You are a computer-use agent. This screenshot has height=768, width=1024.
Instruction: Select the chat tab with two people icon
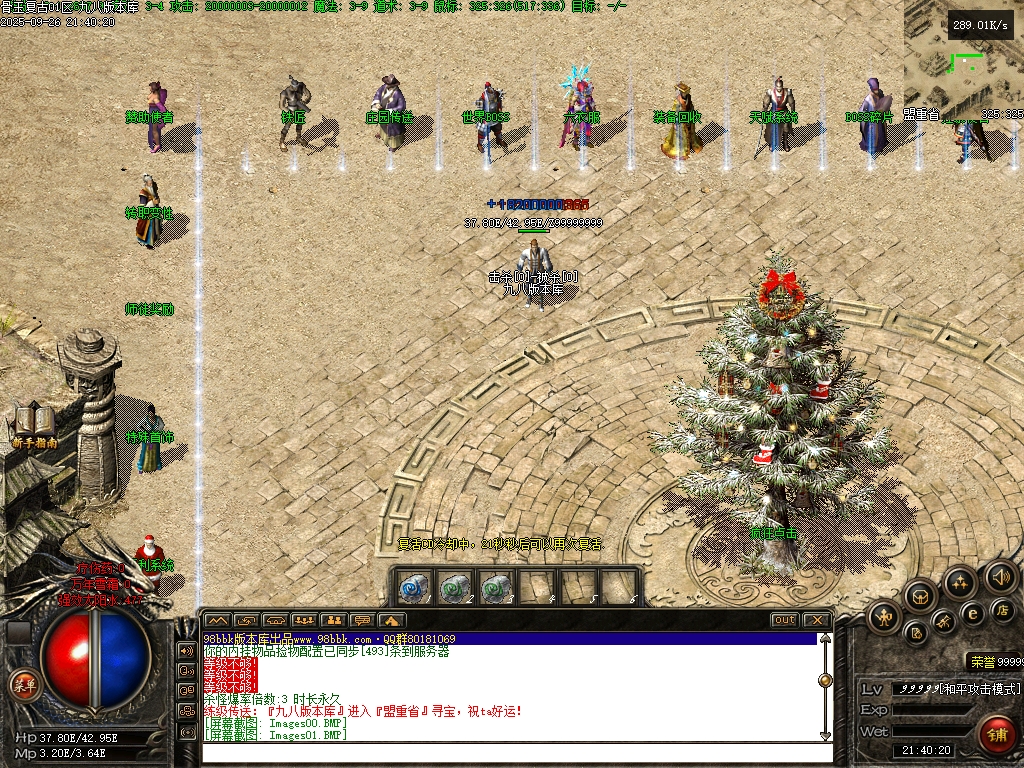333,620
